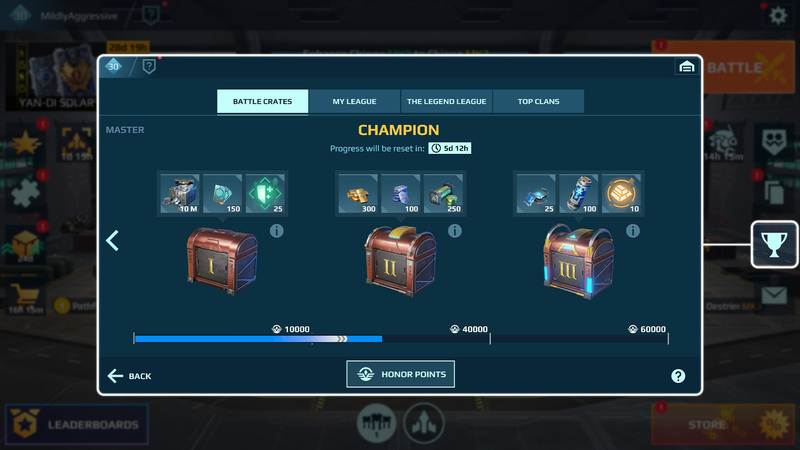Open The Legend League tab
The image size is (800, 450).
446,101
